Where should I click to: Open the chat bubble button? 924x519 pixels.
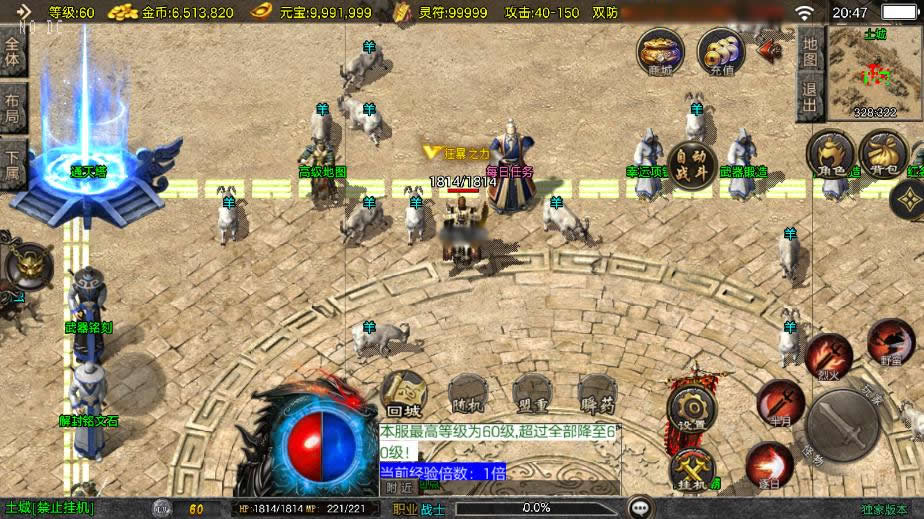click(640, 507)
